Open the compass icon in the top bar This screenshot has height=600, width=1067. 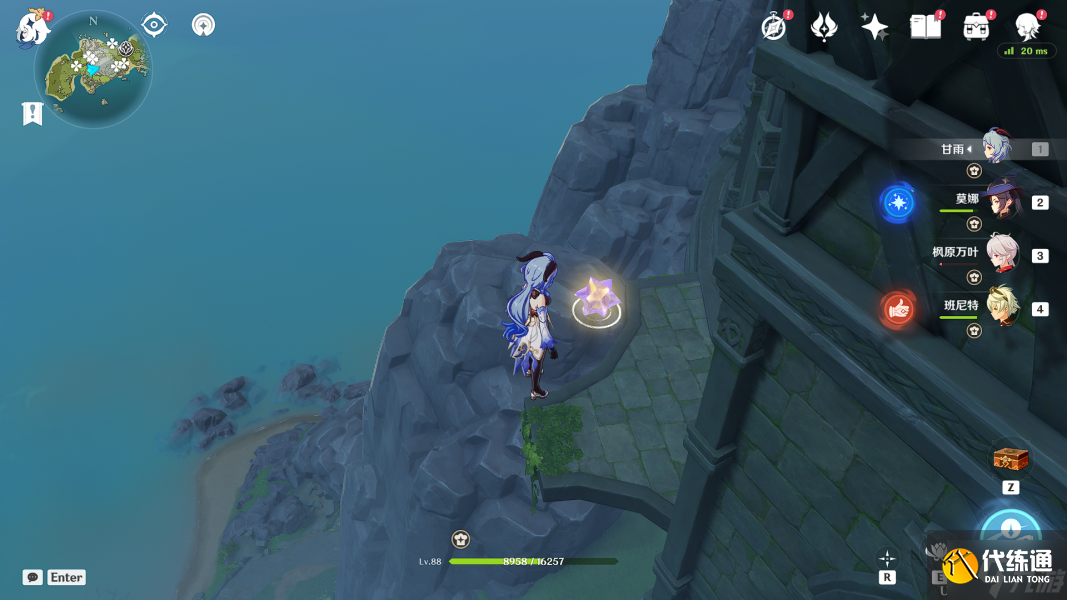click(x=773, y=28)
